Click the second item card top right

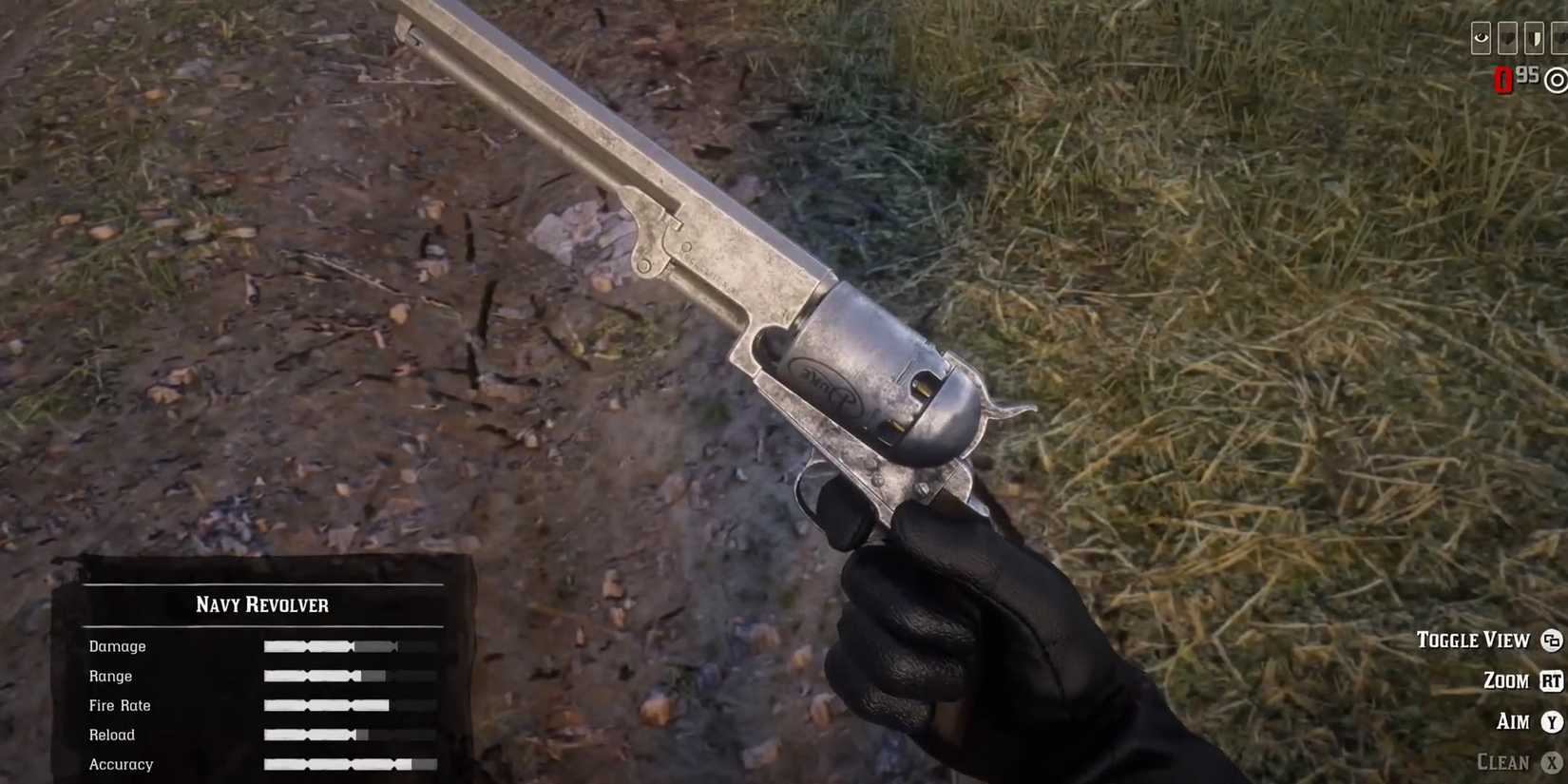coord(1507,38)
